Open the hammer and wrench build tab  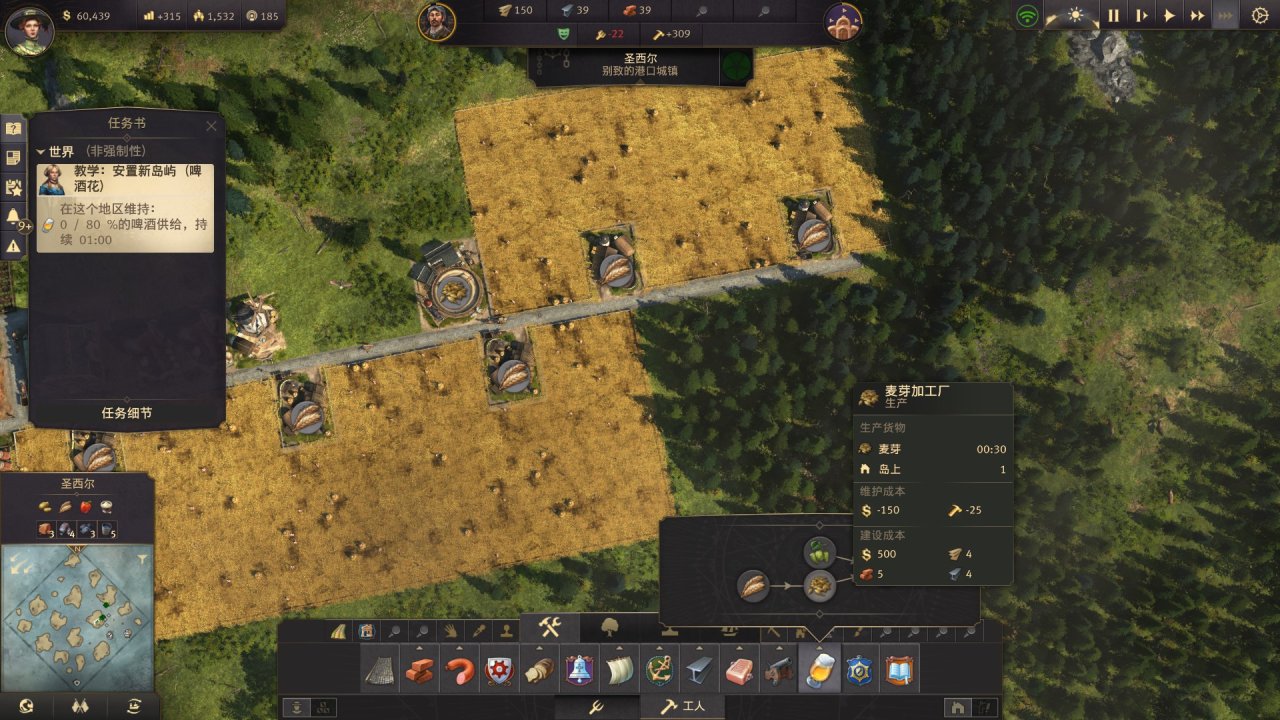click(x=549, y=627)
